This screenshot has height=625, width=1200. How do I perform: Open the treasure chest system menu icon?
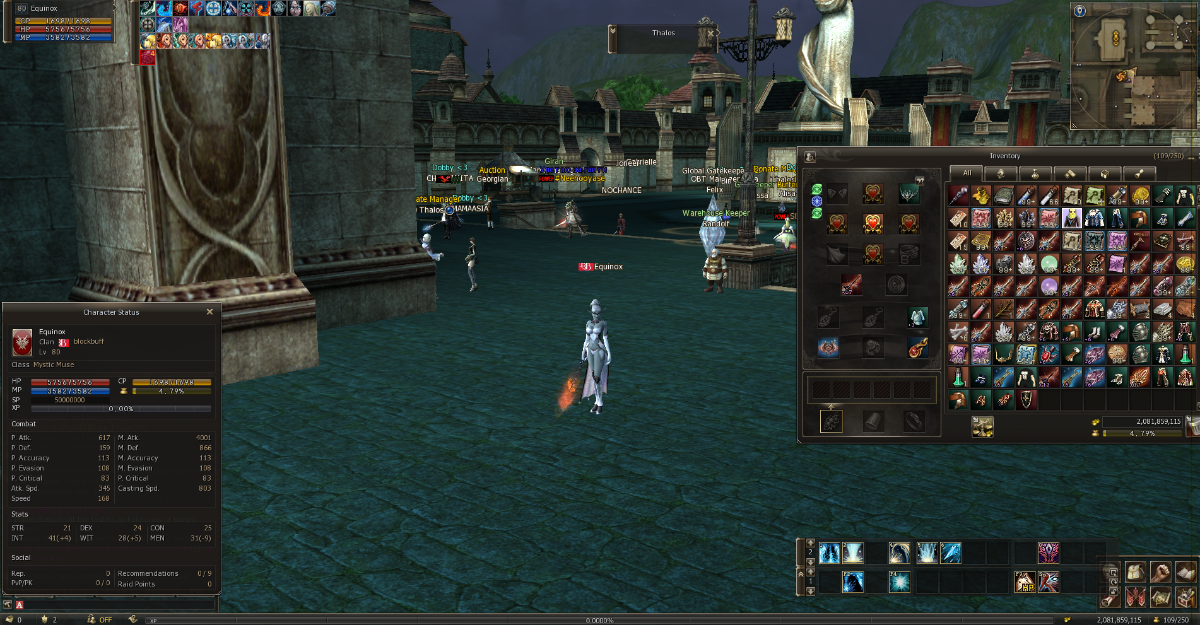point(1186,597)
